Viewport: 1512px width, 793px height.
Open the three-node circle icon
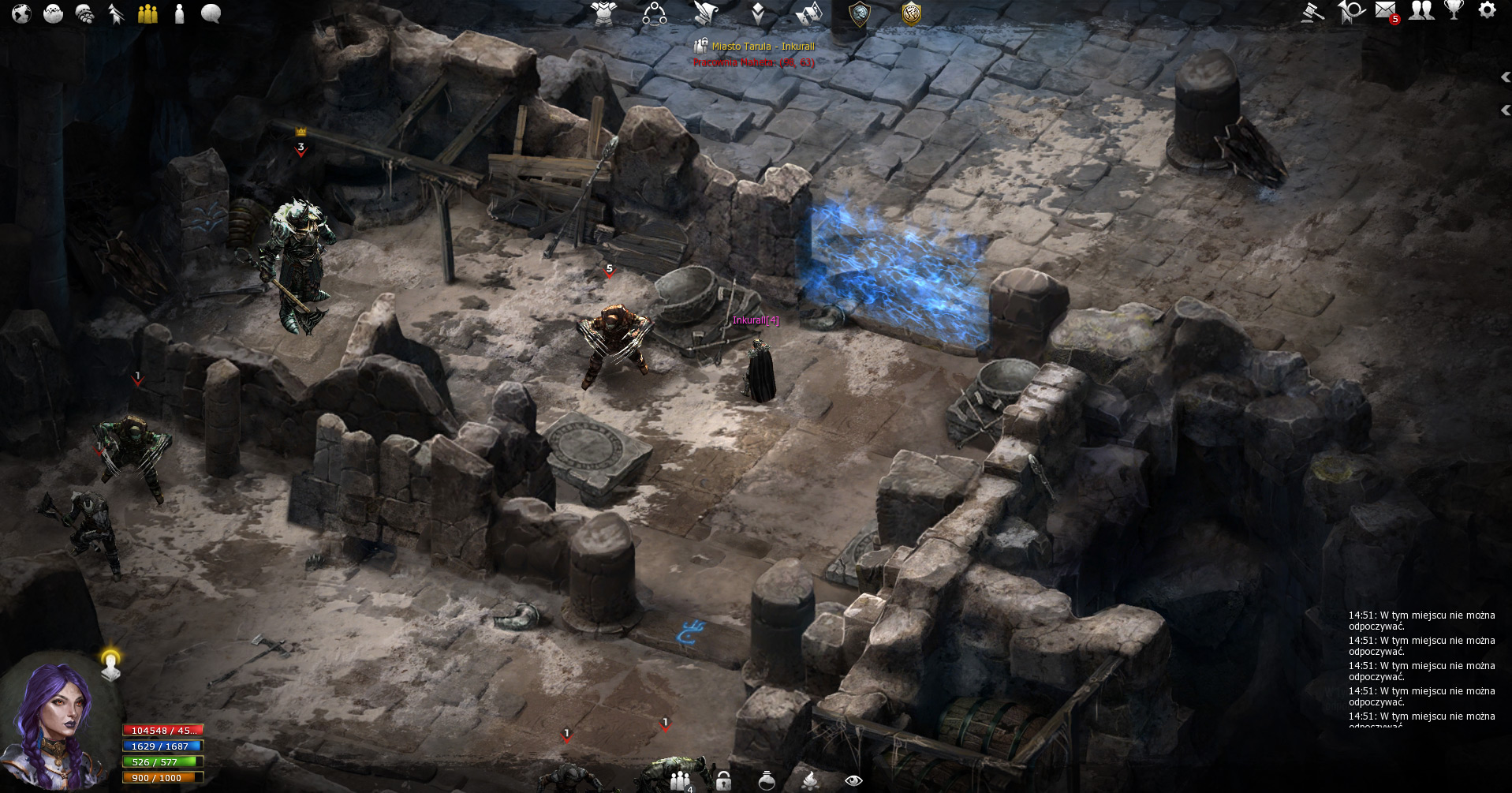click(655, 13)
